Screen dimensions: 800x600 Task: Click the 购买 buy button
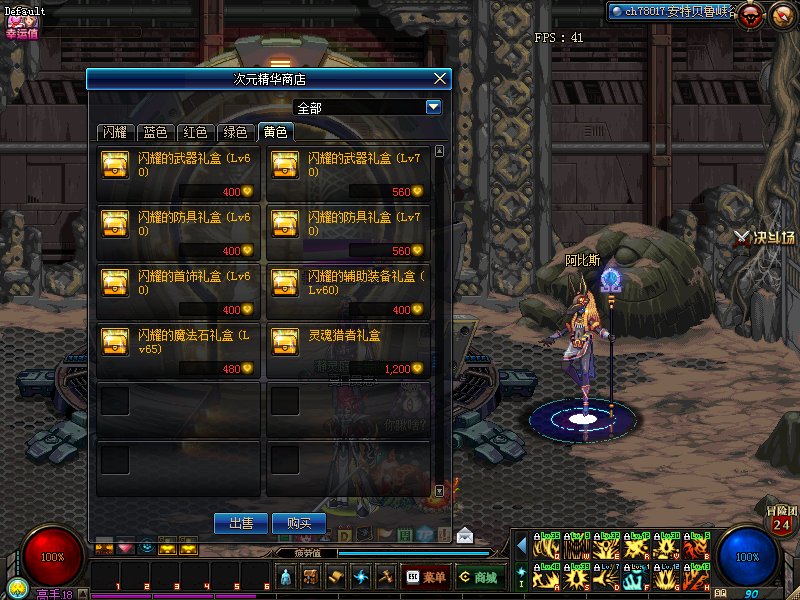coord(299,522)
